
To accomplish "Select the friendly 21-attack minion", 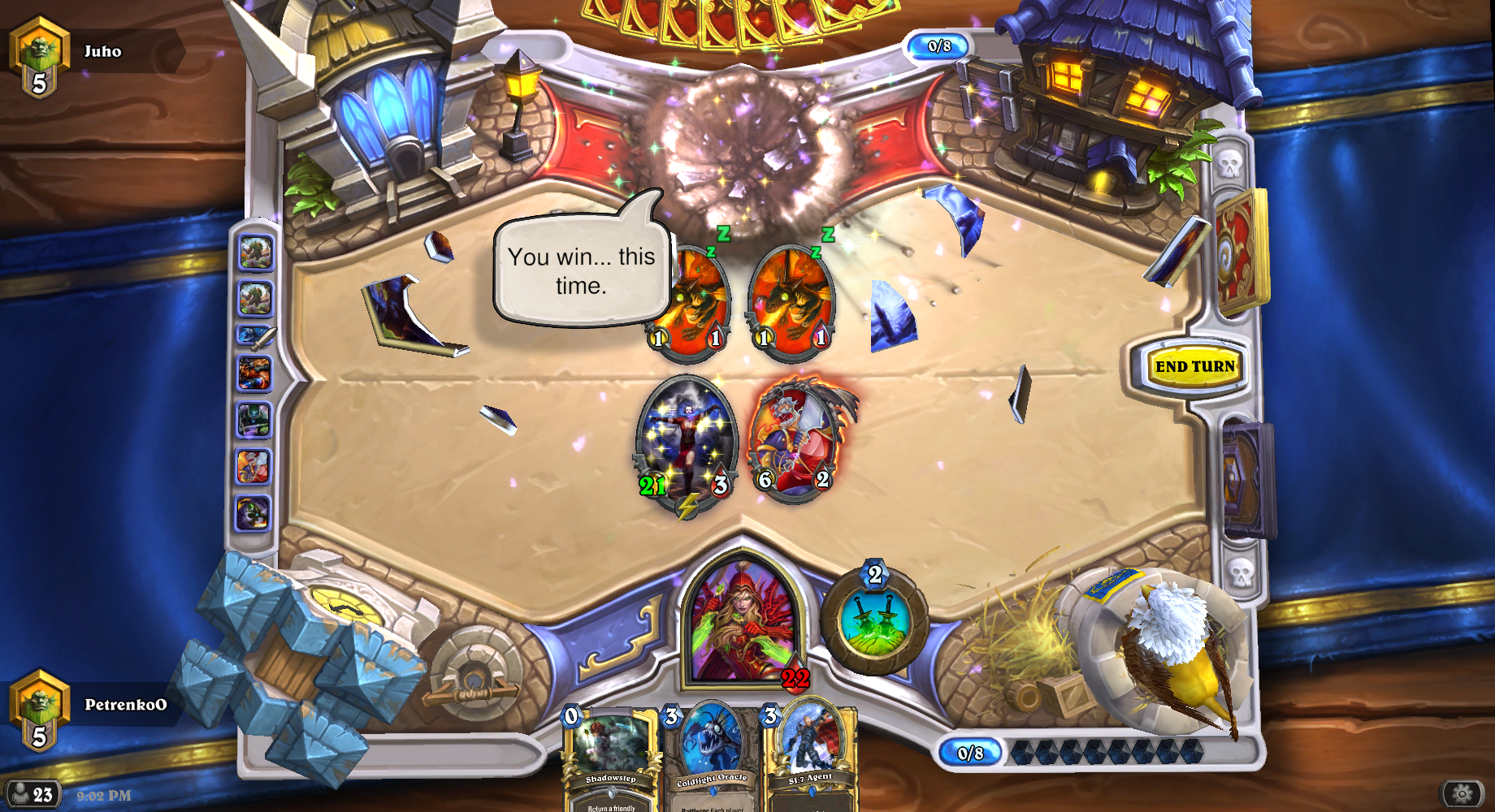I will click(x=687, y=444).
